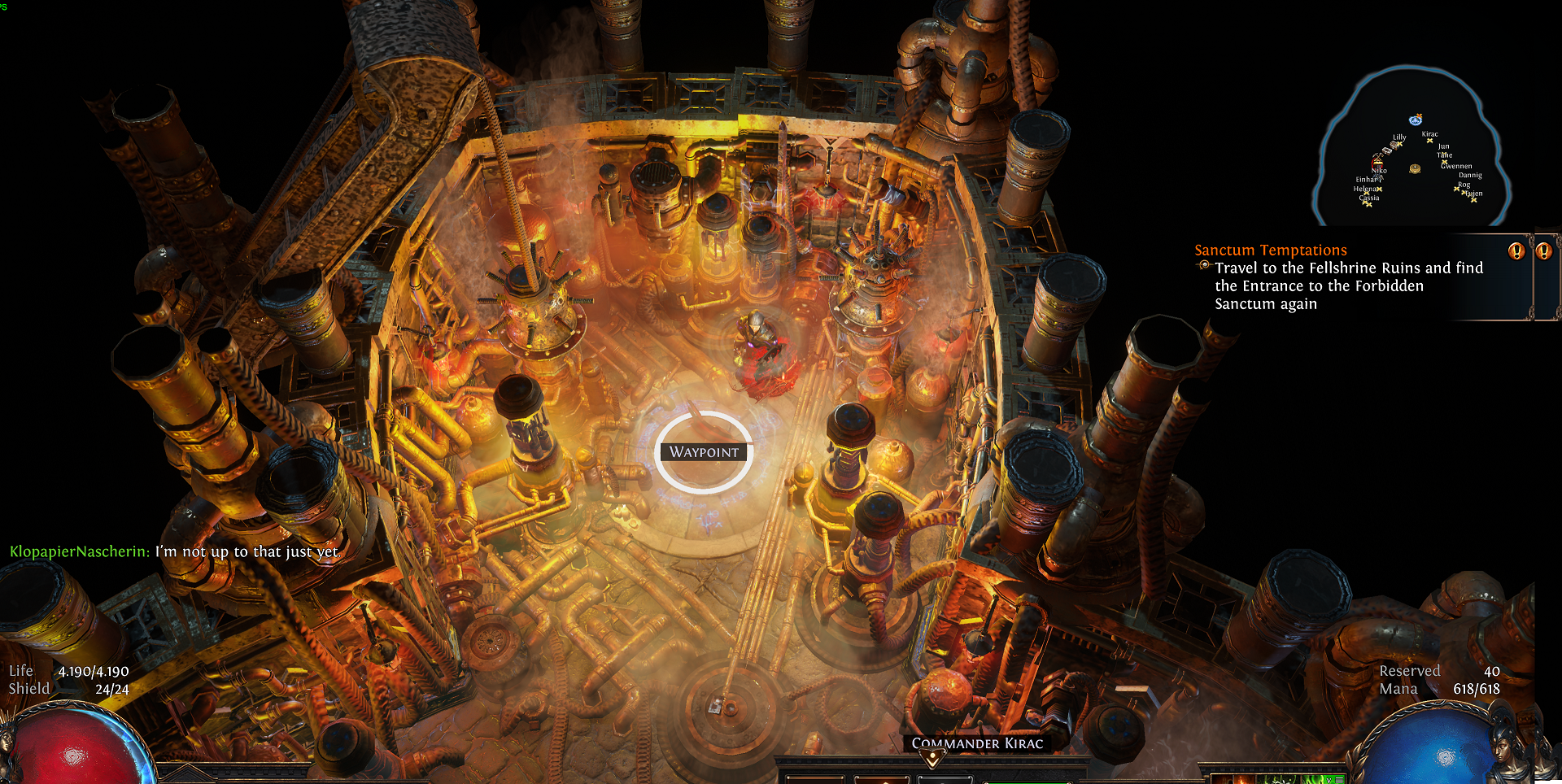The height and width of the screenshot is (784, 1562).
Task: Click the Gwennen marker on the minimap
Action: [1446, 163]
